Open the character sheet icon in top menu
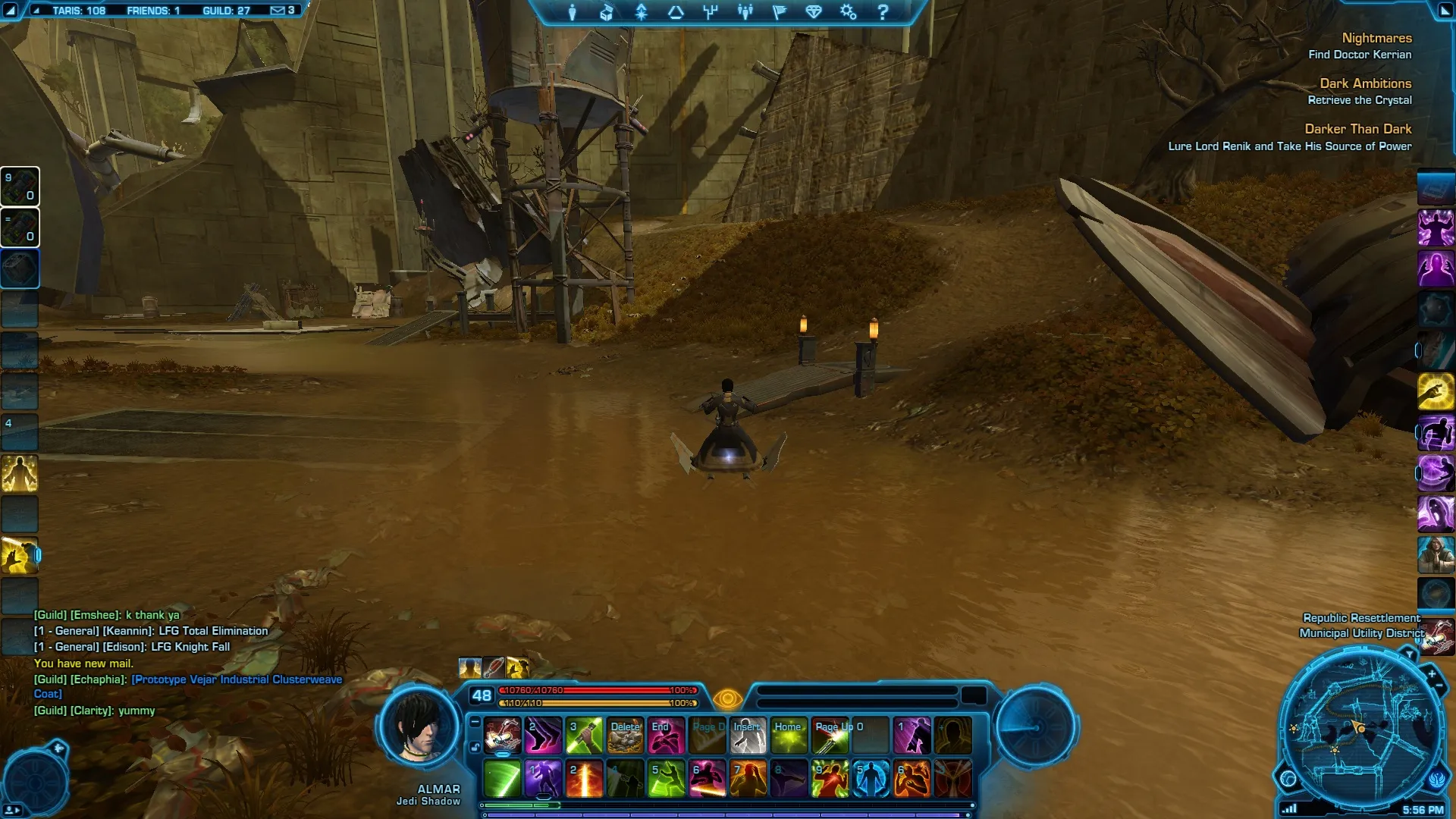The width and height of the screenshot is (1456, 819). (x=573, y=12)
